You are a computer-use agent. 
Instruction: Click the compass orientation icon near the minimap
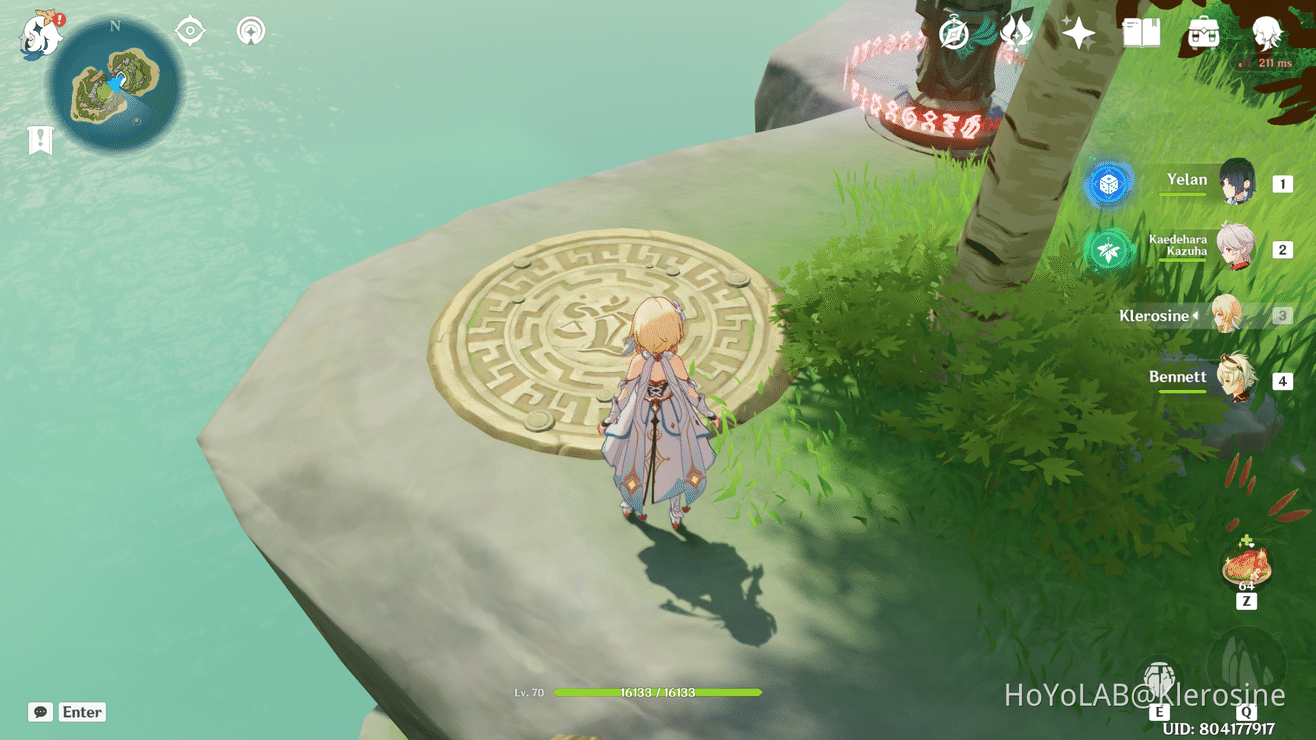pyautogui.click(x=189, y=30)
